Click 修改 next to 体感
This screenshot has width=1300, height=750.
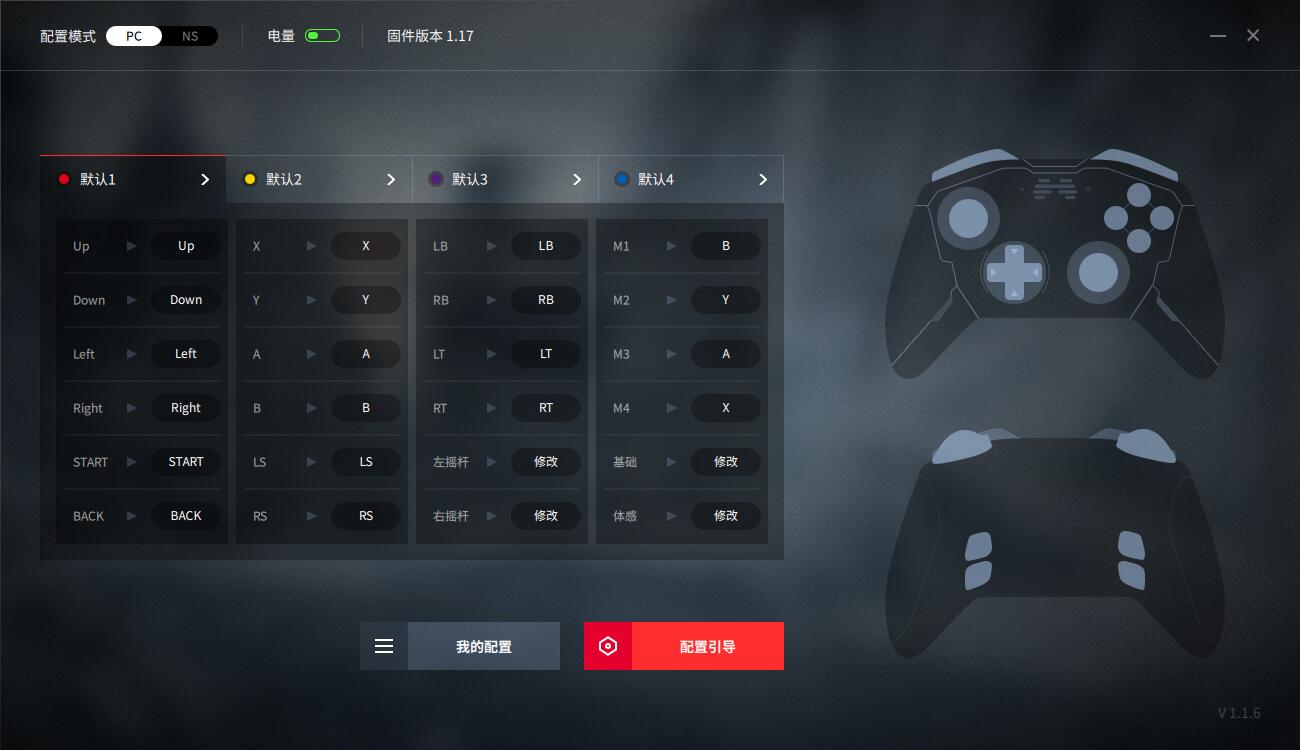pos(726,515)
